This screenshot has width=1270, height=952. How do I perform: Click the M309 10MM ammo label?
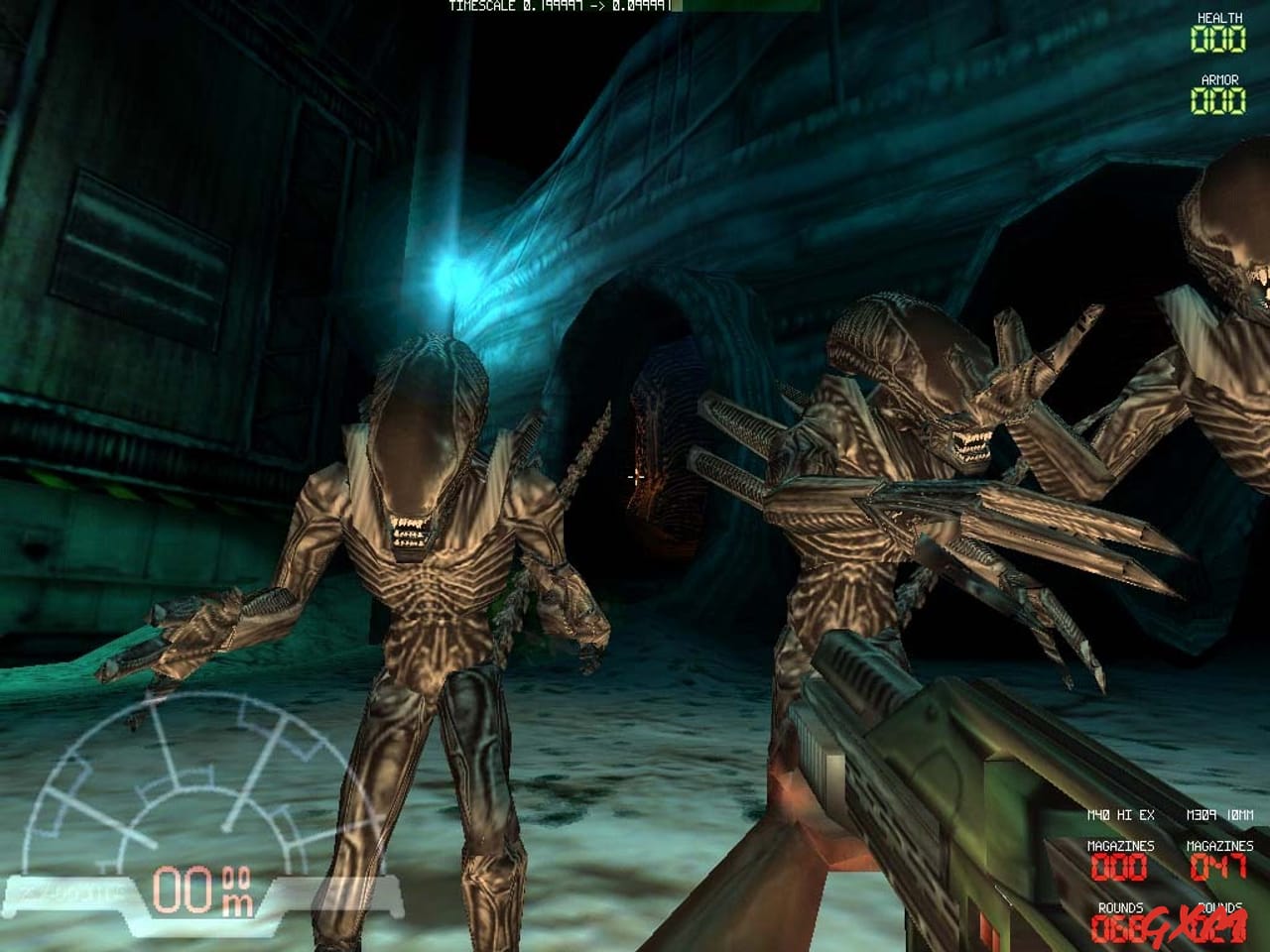coord(1220,815)
